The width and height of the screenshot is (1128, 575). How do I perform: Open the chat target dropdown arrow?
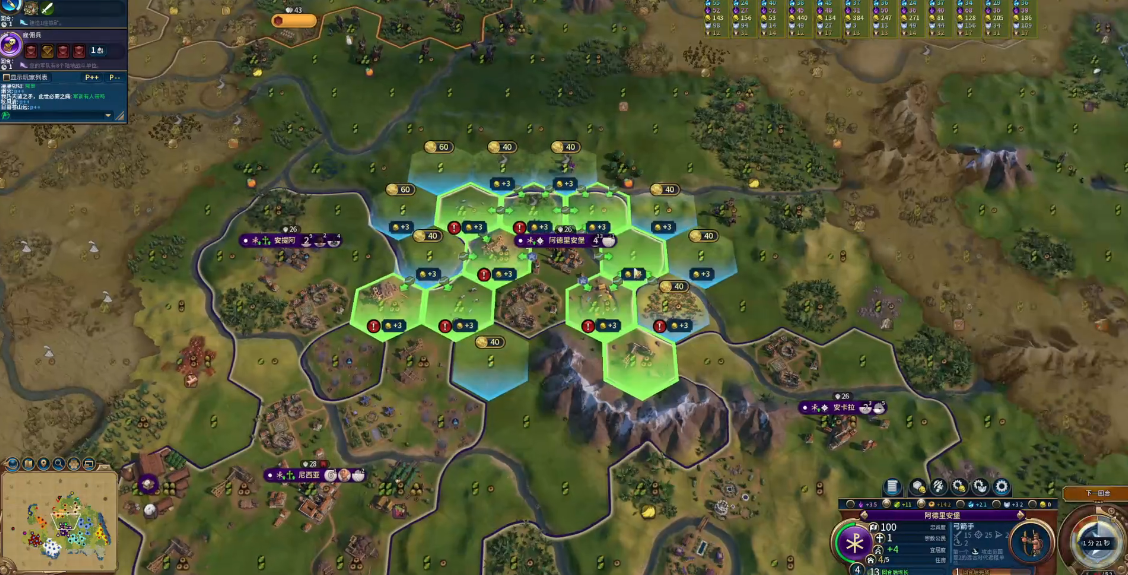(x=108, y=115)
